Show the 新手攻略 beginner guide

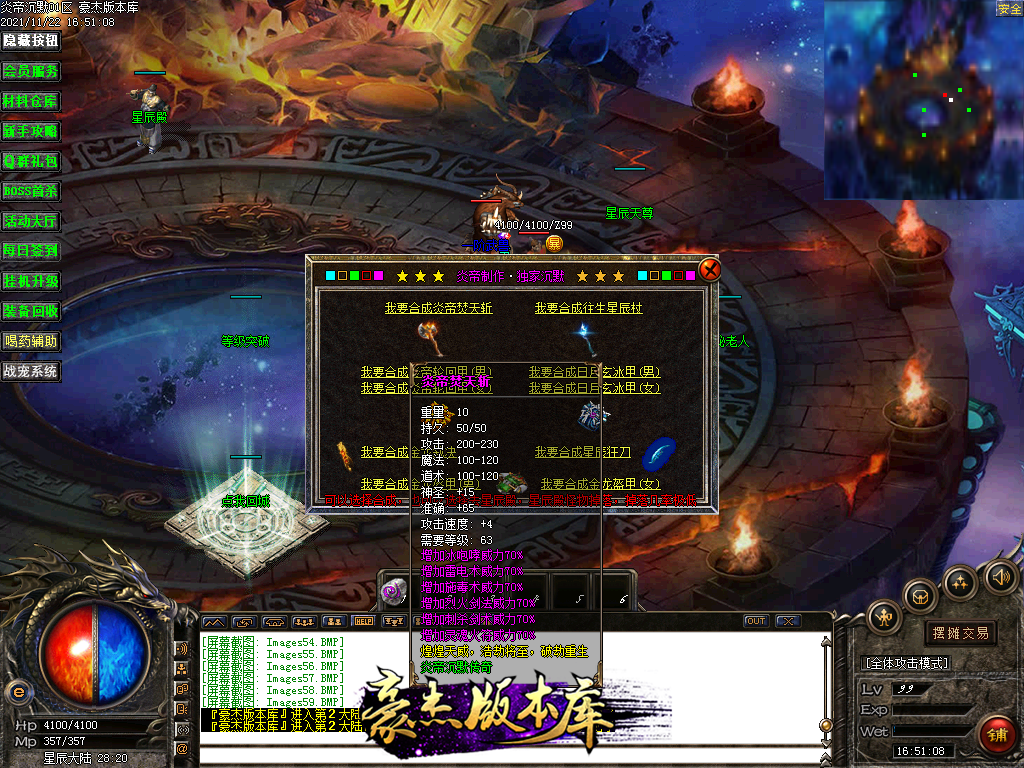(x=30, y=131)
